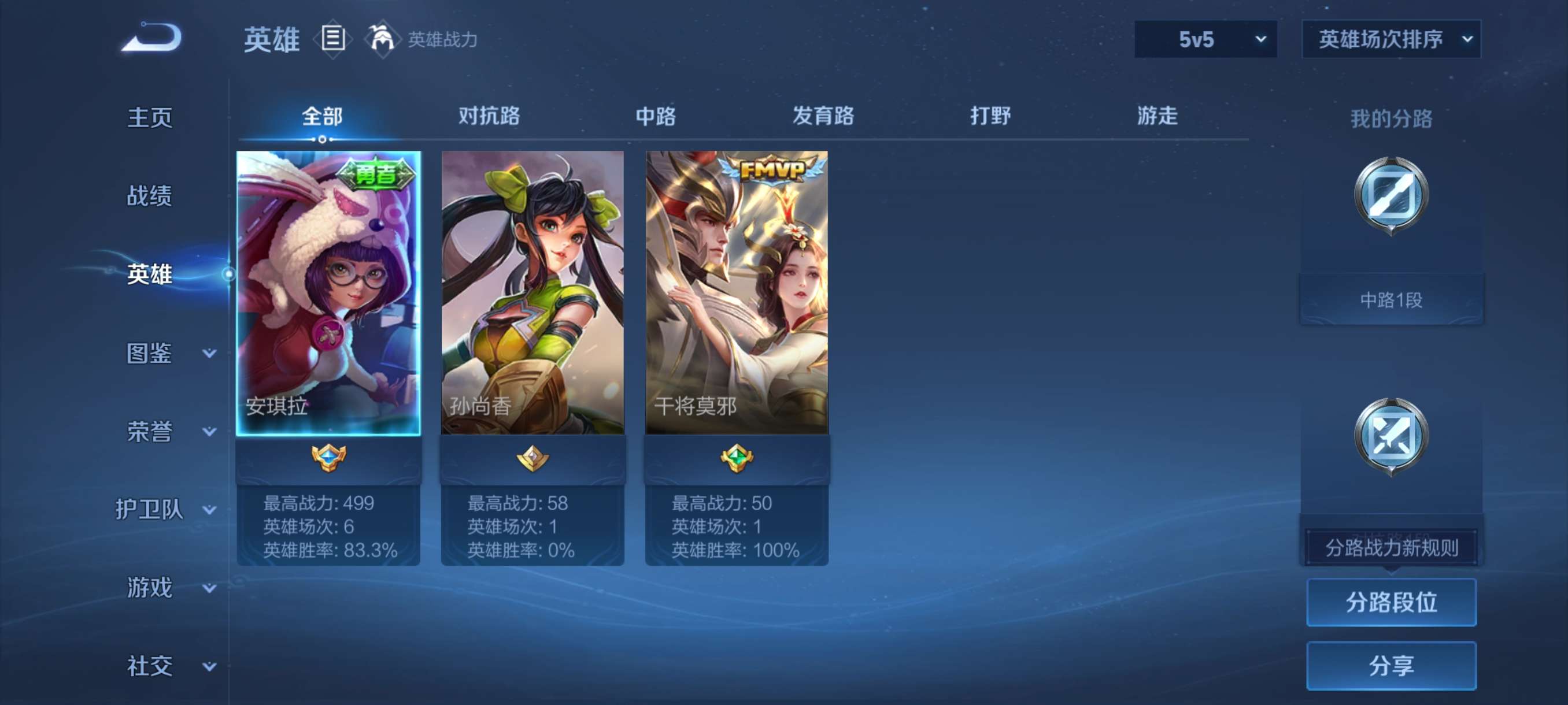
Task: Open the 战绩 page from the sidebar
Action: (151, 196)
